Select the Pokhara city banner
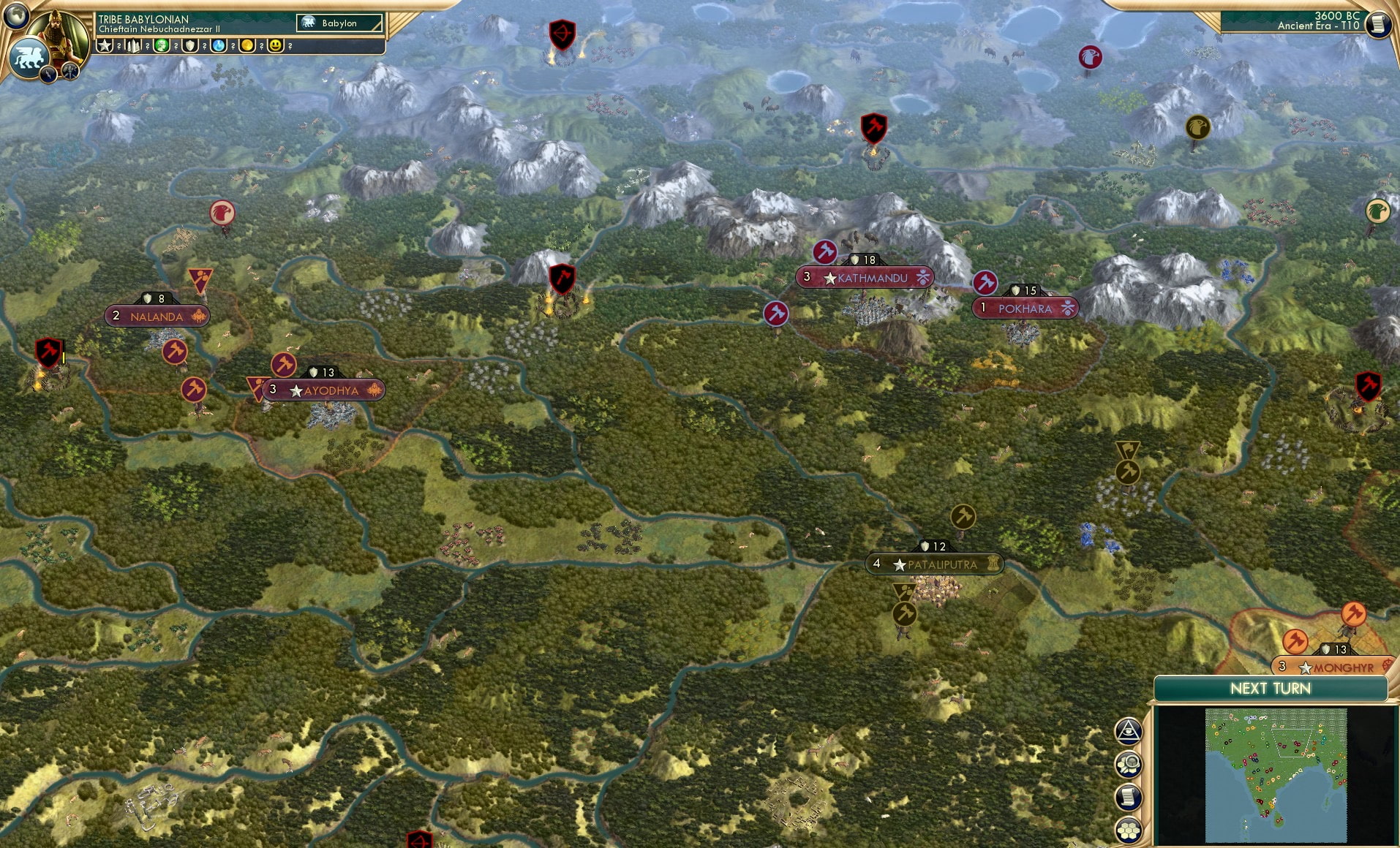The width and height of the screenshot is (1400, 848). [1025, 308]
